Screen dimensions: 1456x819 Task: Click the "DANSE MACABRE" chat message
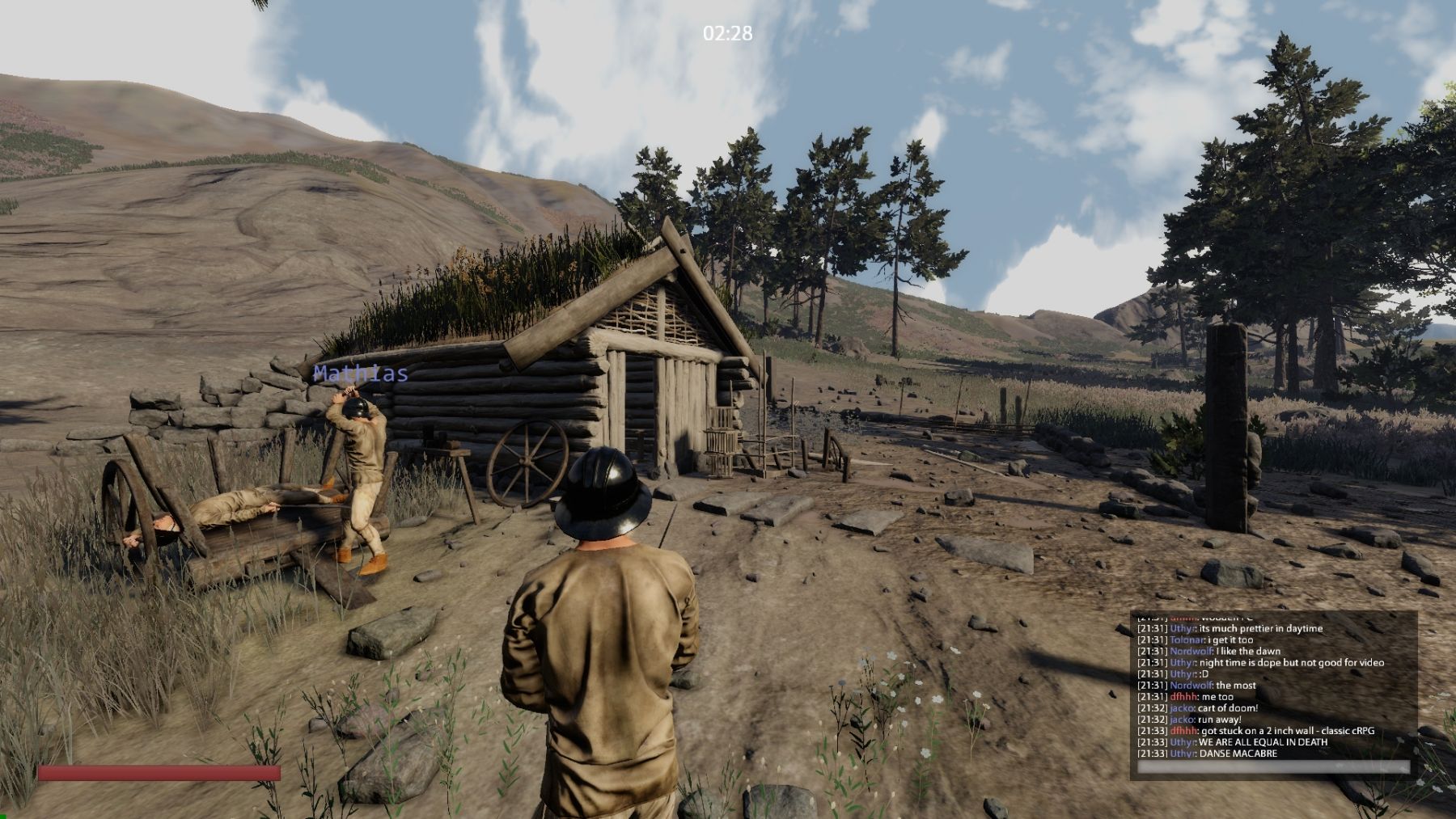(1238, 754)
